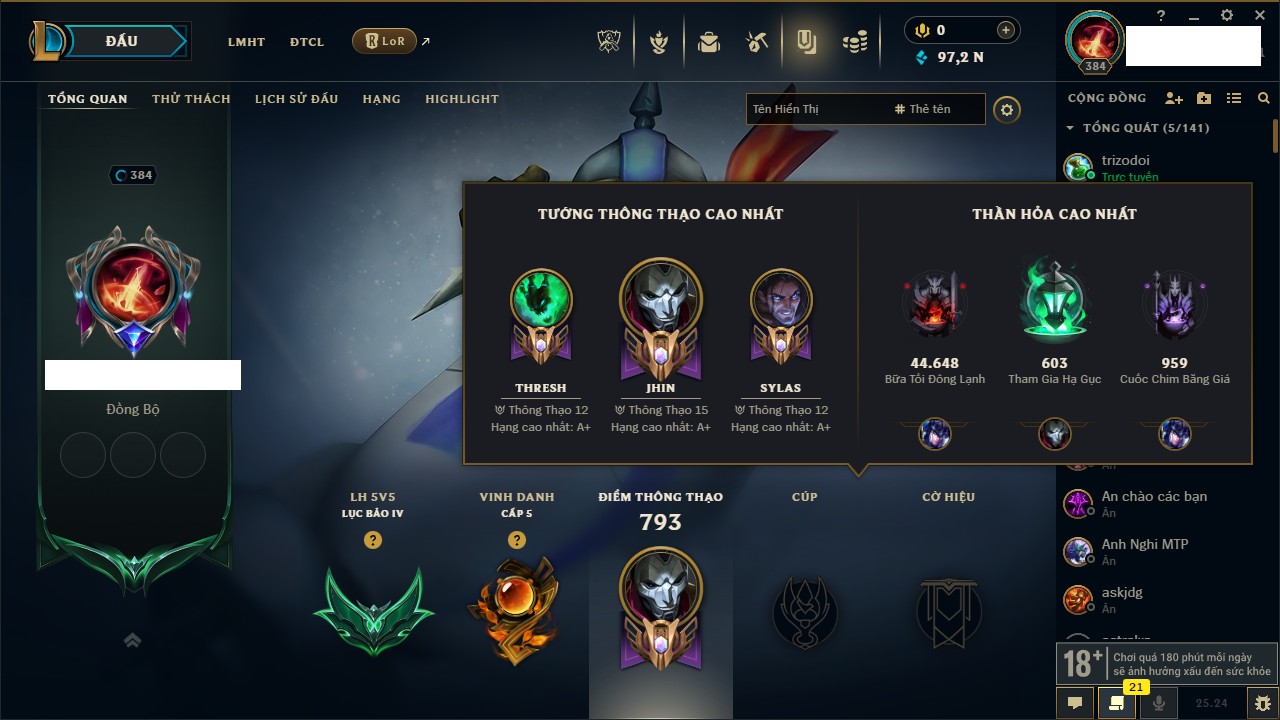The image size is (1280, 720).
Task: Add a friend with the person-plus icon
Action: pos(1174,98)
